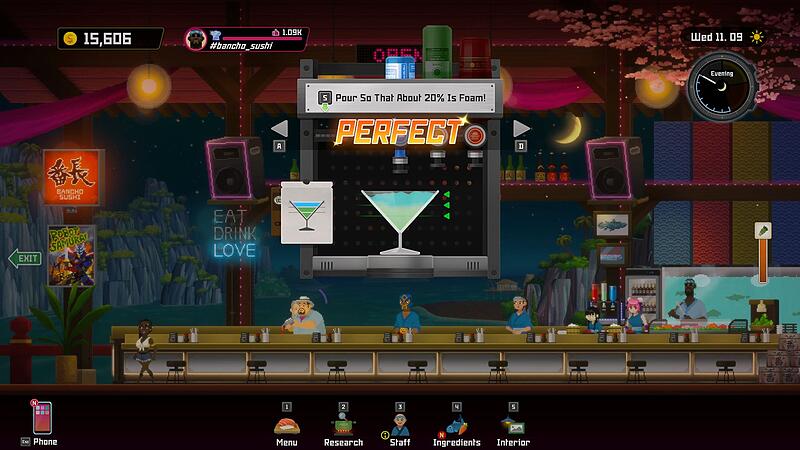Image resolution: width=800 pixels, height=450 pixels.
Task: Open the #bancho_sushi follower profile
Action: click(x=245, y=38)
